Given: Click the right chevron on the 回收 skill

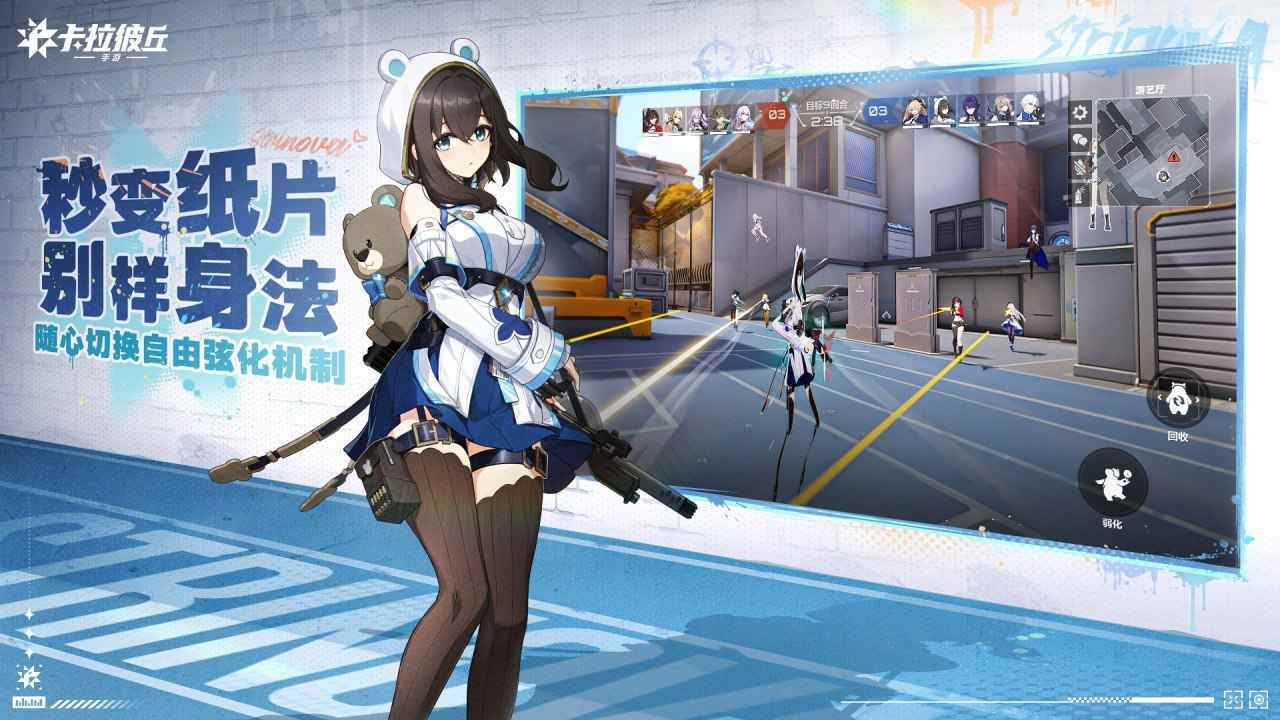Looking at the screenshot, I should (1197, 399).
